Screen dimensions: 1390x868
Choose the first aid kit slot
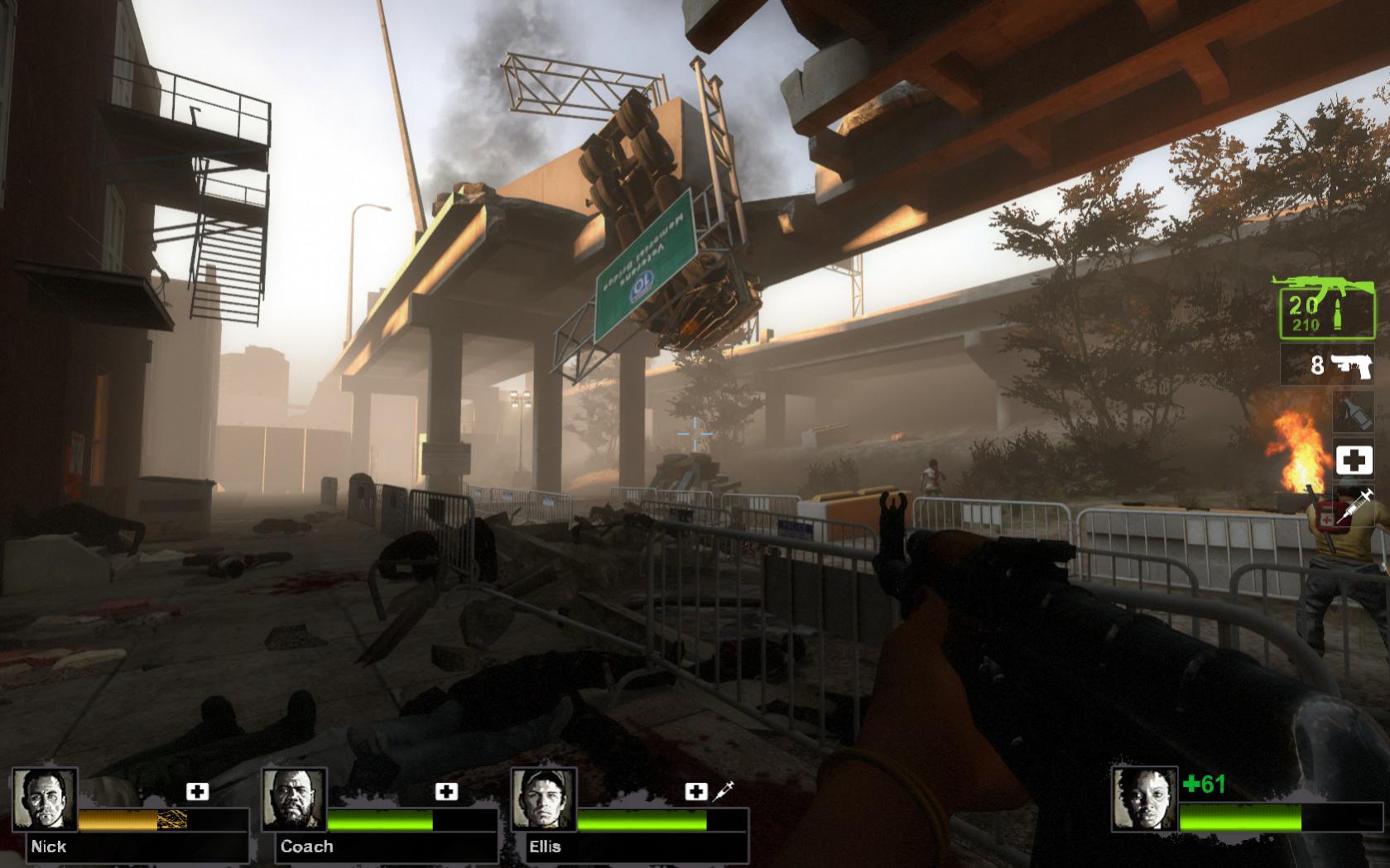point(1353,460)
